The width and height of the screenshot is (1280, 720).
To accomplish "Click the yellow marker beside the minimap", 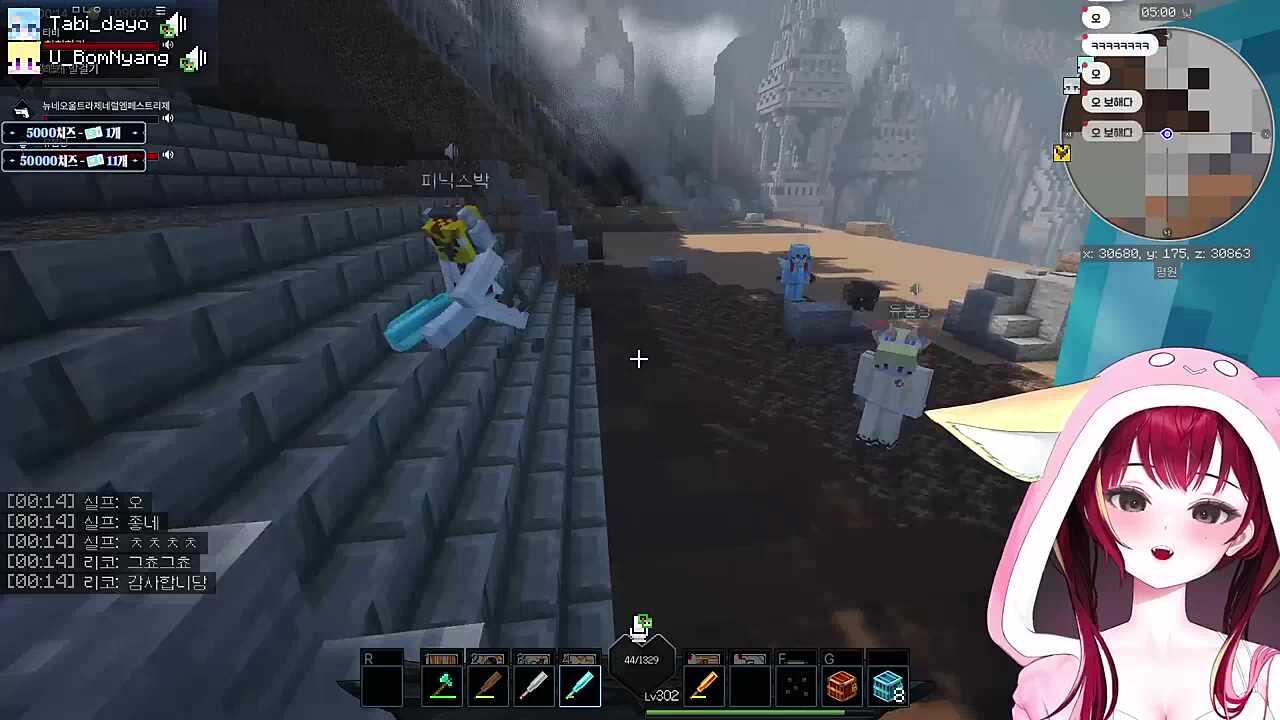I will [1061, 153].
